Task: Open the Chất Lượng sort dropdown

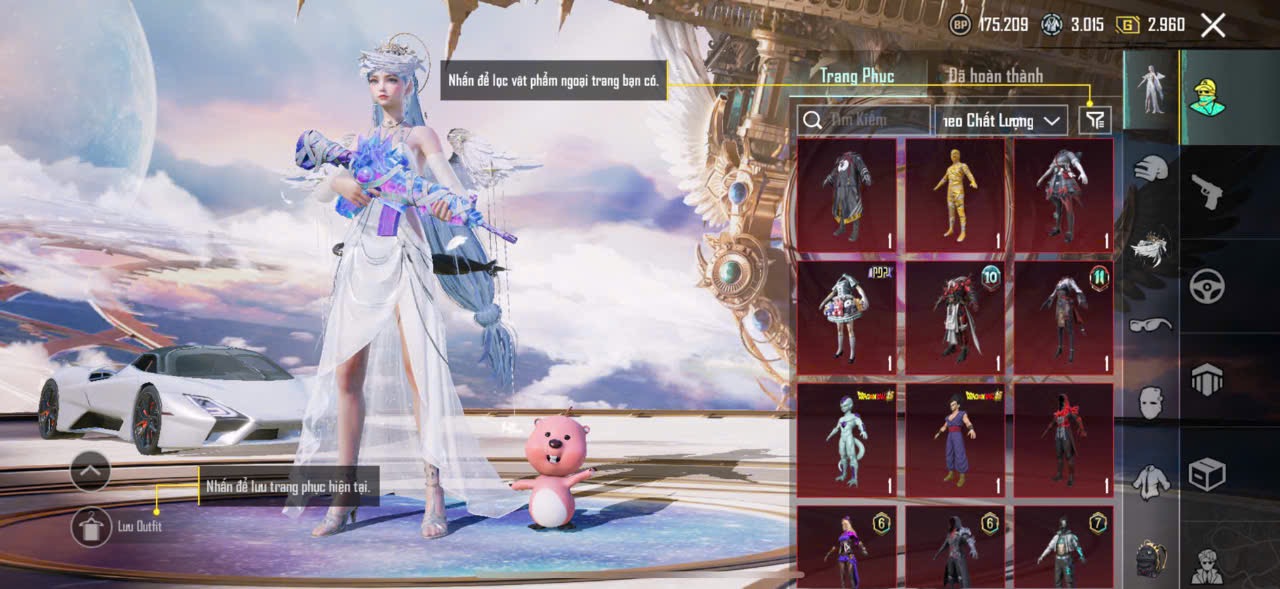Action: [1002, 121]
